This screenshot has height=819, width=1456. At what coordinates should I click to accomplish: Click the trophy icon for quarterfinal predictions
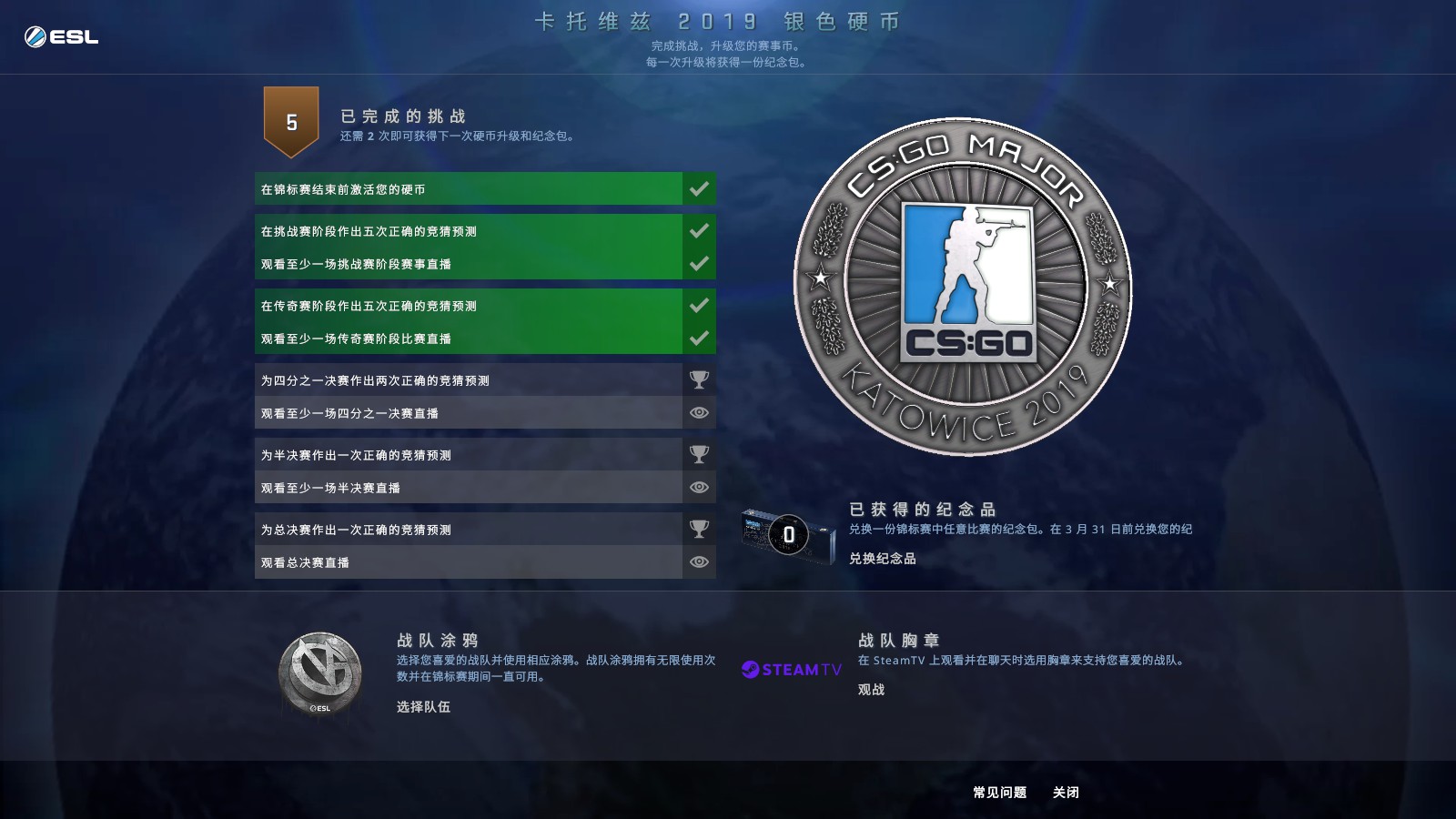[698, 379]
